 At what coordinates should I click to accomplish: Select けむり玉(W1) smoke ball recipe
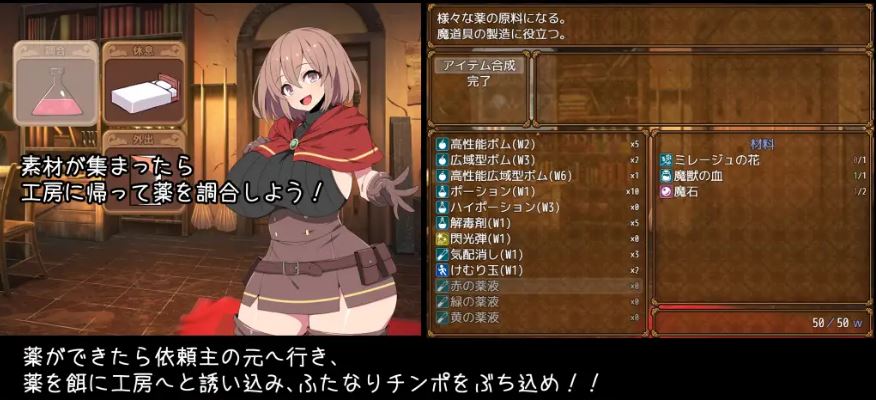click(x=537, y=270)
